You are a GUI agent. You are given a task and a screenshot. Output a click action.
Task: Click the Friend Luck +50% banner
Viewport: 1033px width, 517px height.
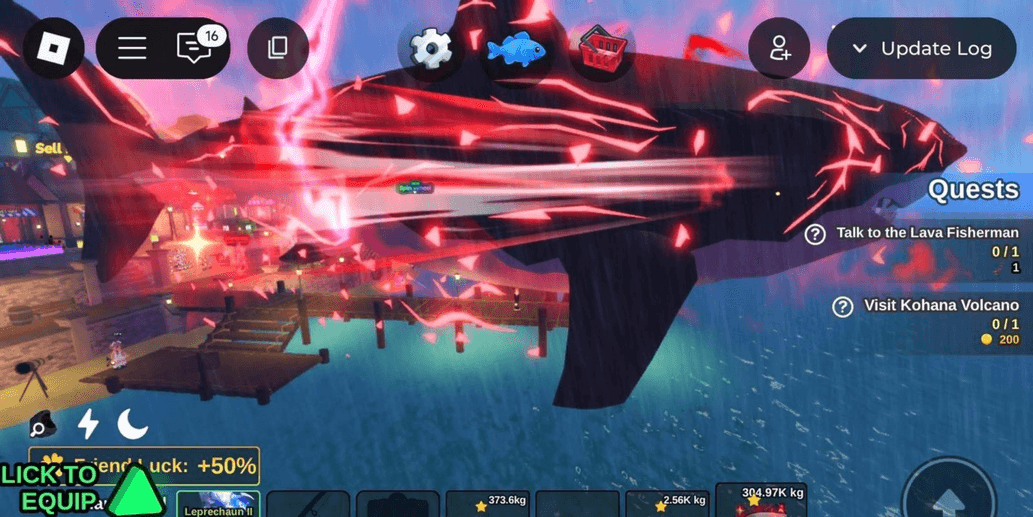pyautogui.click(x=150, y=466)
